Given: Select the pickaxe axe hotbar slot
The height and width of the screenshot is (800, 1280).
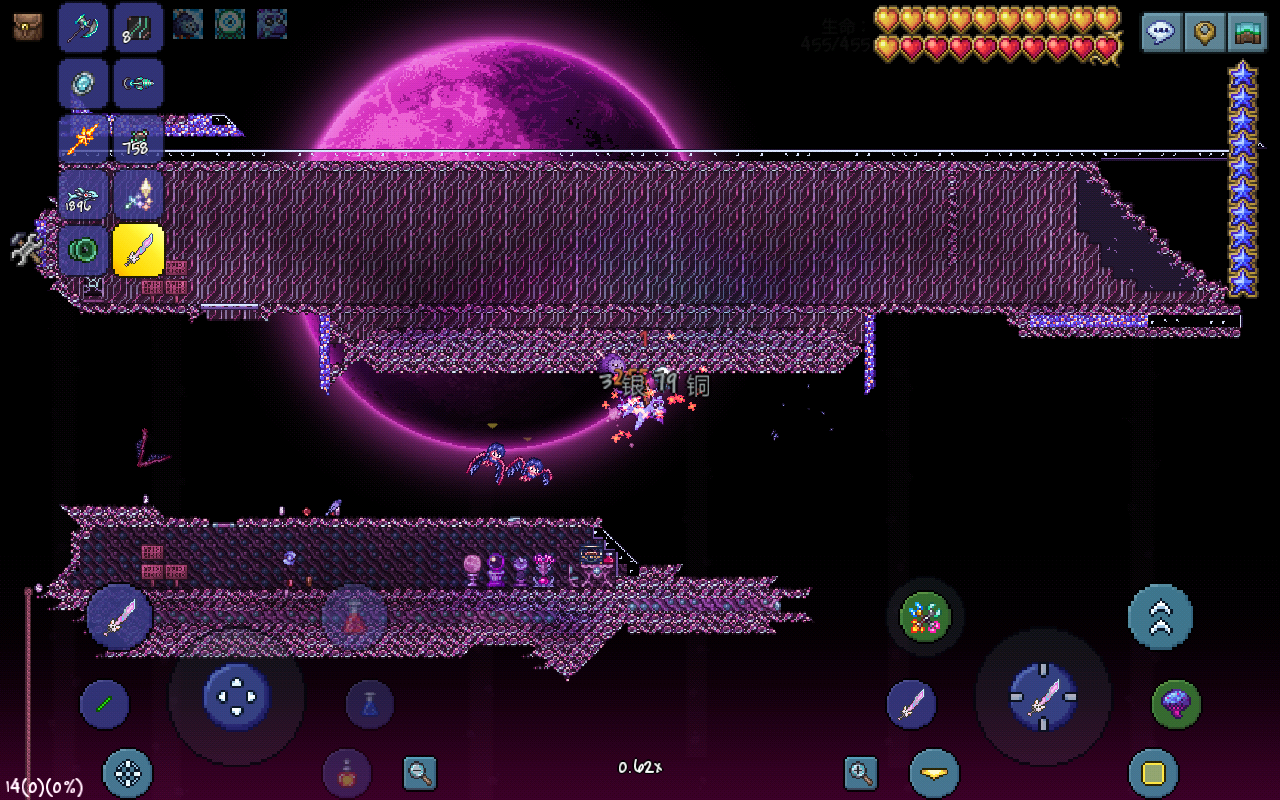Looking at the screenshot, I should pyautogui.click(x=83, y=28).
